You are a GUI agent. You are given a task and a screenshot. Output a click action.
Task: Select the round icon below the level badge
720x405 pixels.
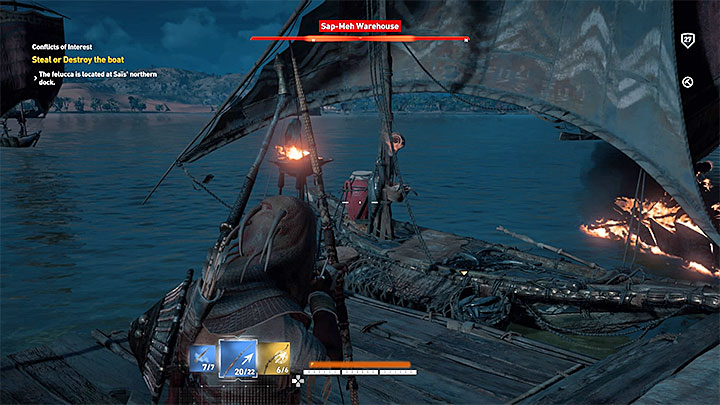click(x=687, y=82)
